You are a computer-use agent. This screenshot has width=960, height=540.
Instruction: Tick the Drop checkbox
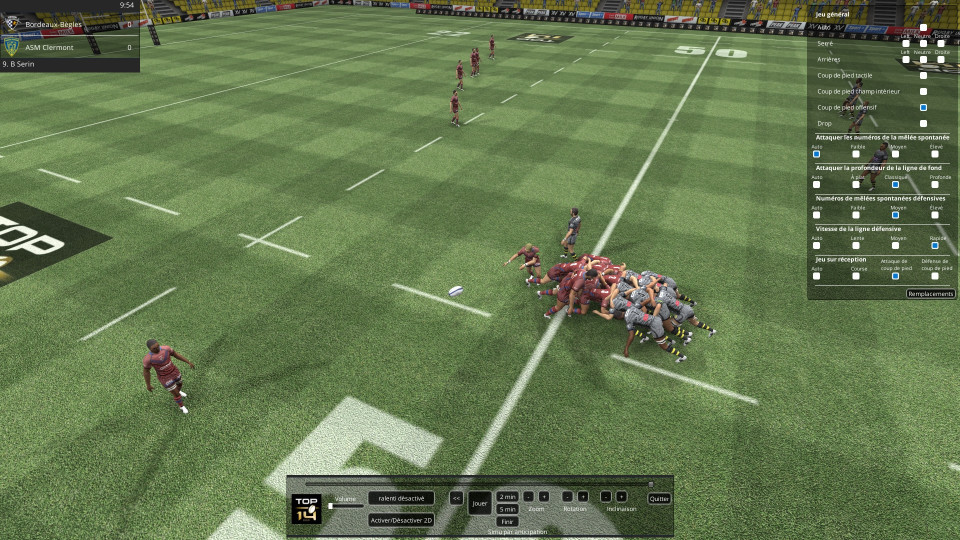coord(923,123)
